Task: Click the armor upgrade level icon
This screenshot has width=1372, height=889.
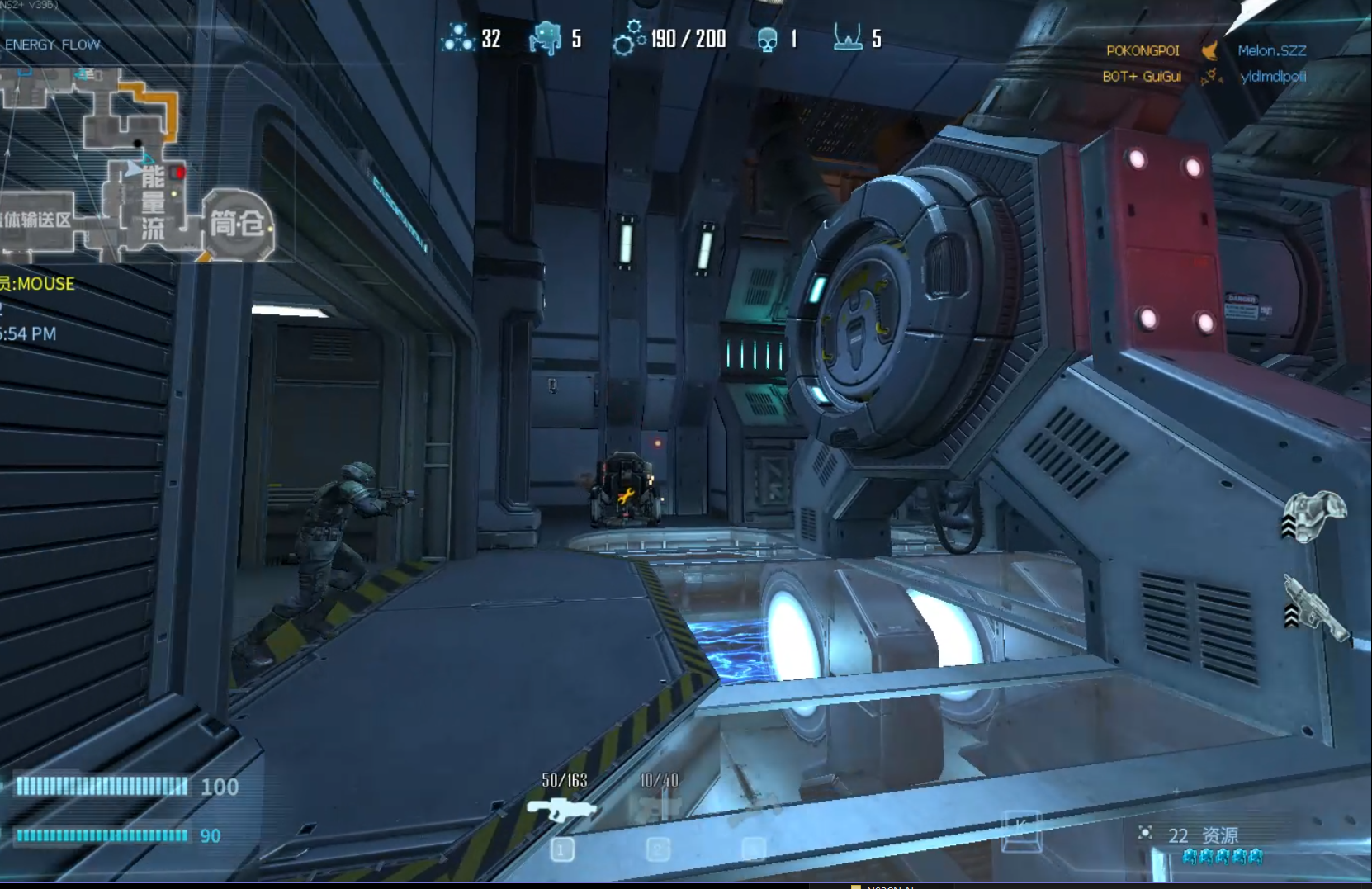Action: coord(1314,517)
